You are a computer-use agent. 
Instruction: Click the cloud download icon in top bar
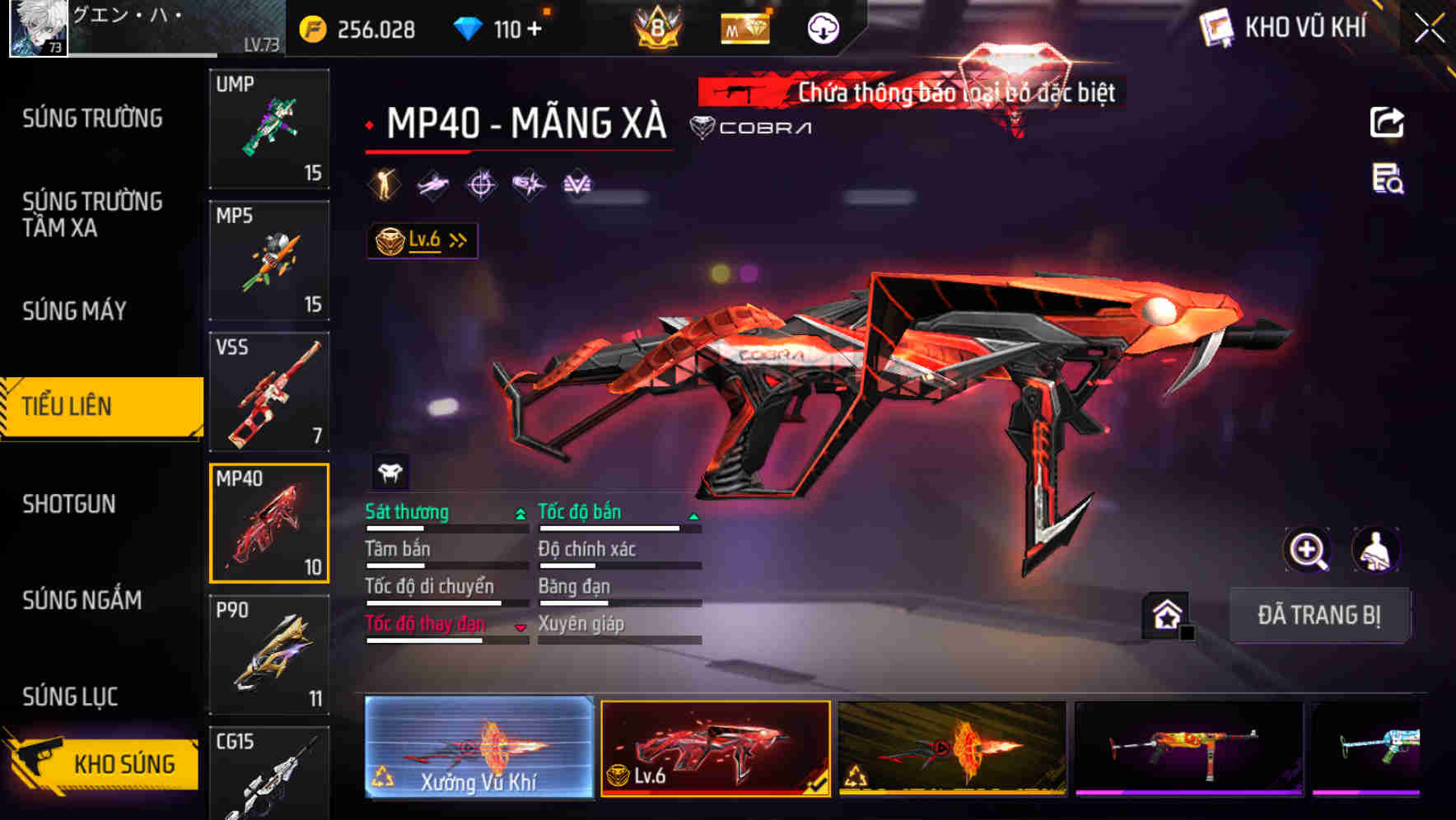(x=821, y=28)
